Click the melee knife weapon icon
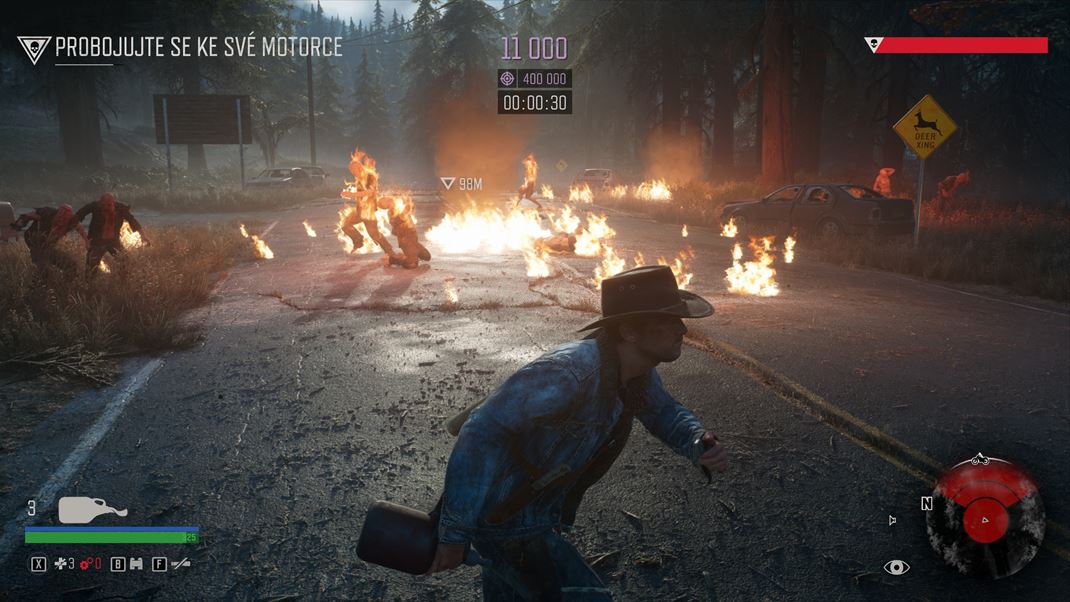The height and width of the screenshot is (602, 1070). click(x=180, y=564)
